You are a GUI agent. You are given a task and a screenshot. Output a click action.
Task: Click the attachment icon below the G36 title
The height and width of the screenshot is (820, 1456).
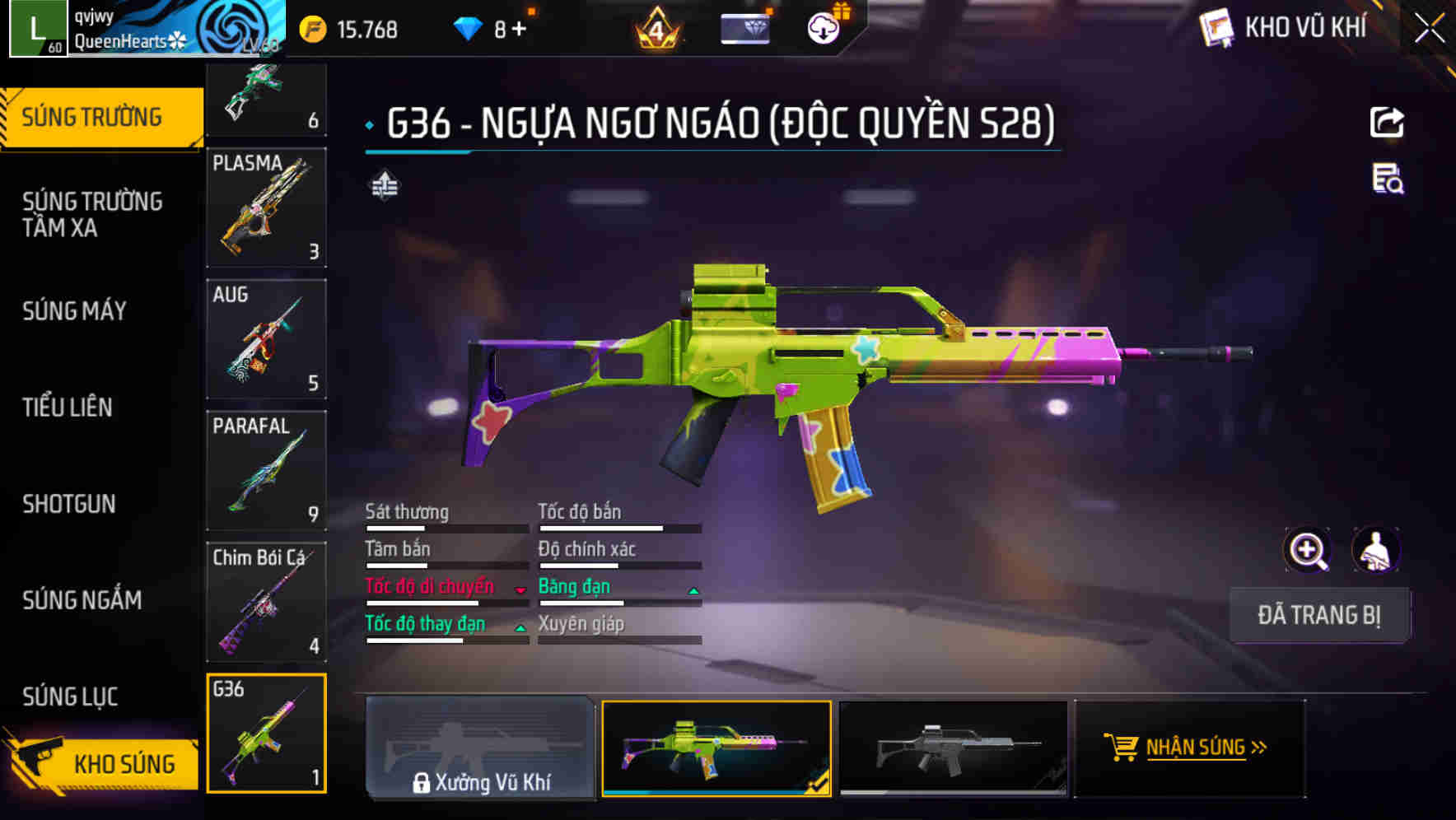click(384, 187)
